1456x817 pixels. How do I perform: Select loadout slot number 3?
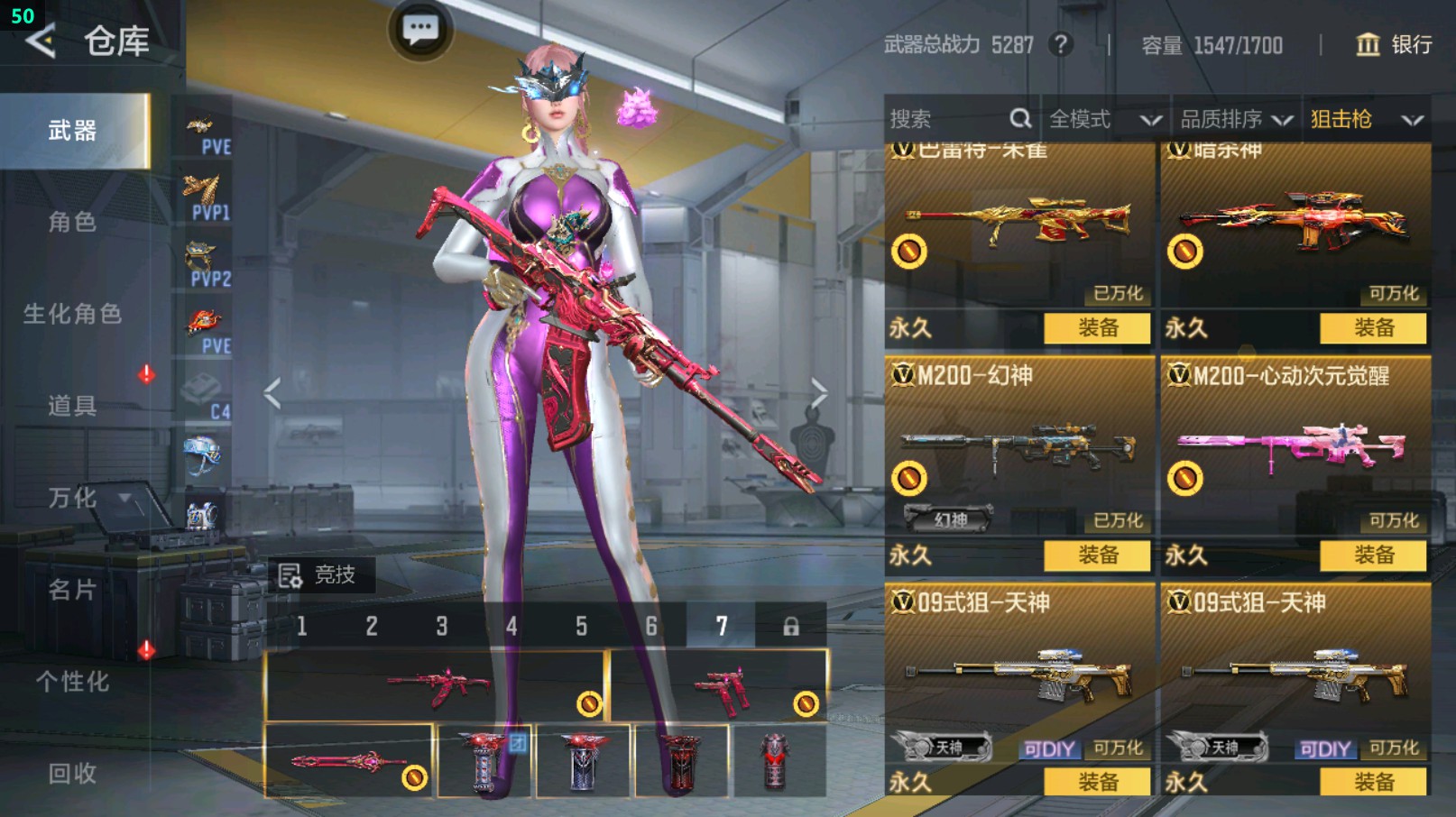pos(442,626)
